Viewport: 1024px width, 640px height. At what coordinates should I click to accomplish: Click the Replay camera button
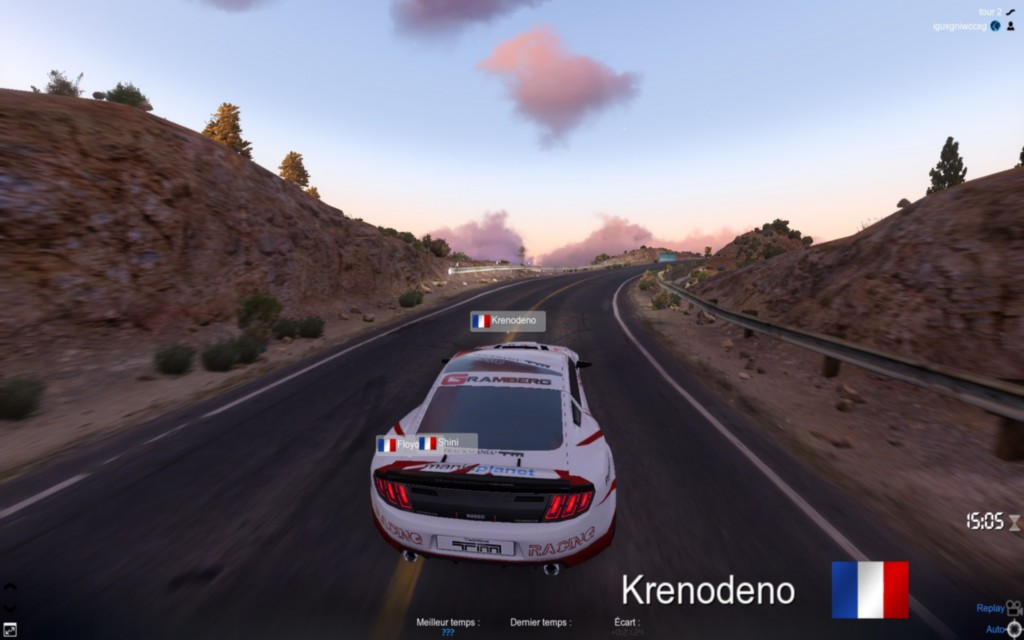(x=1013, y=607)
